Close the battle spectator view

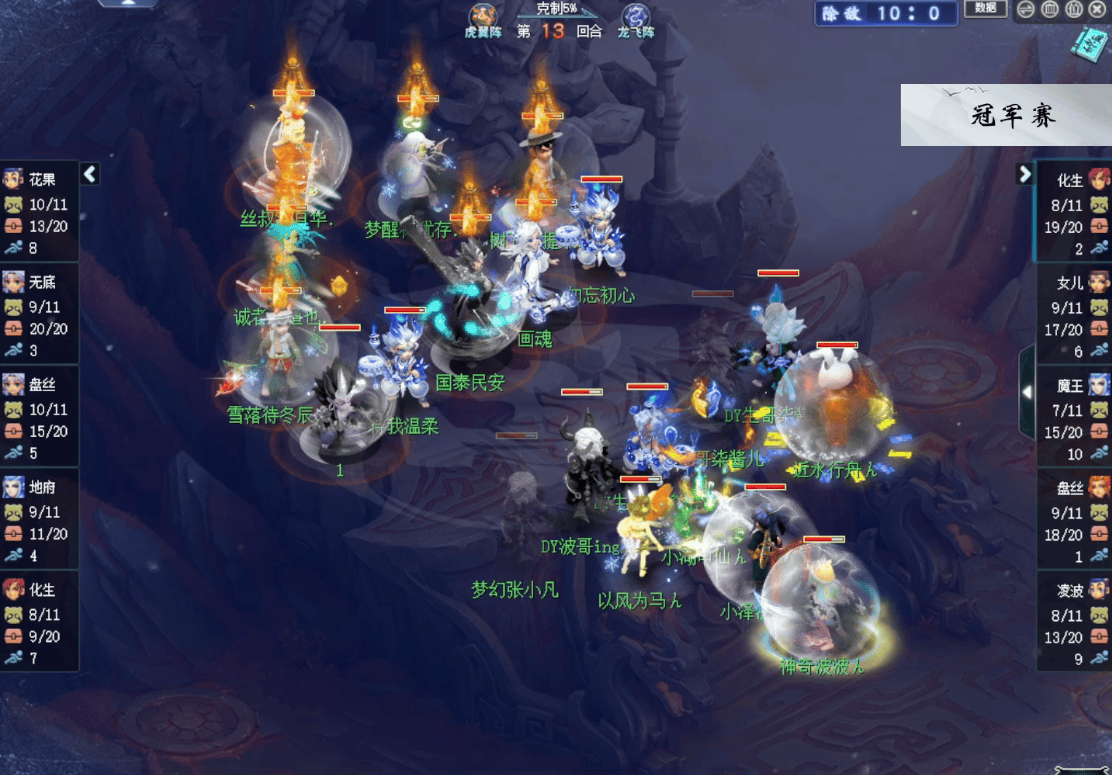(1098, 10)
